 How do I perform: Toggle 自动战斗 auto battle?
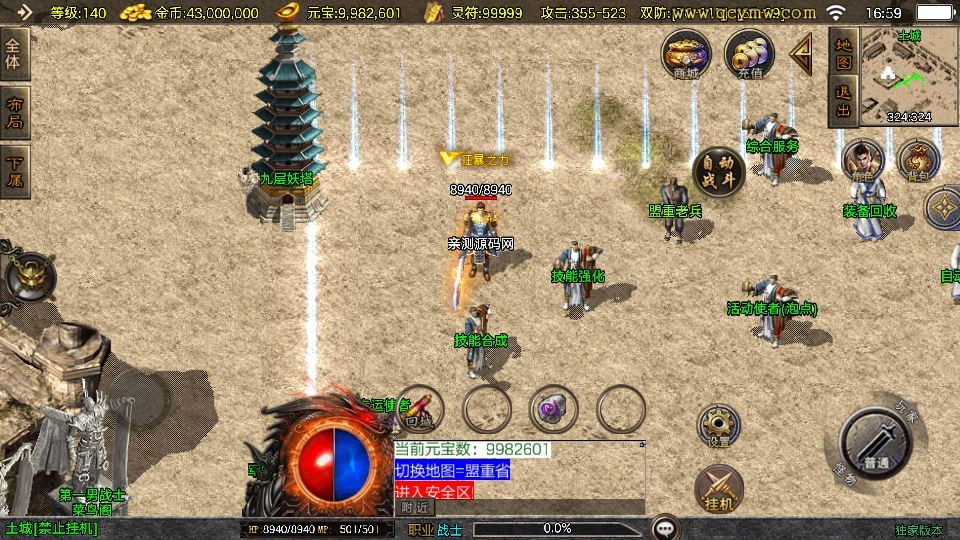717,170
